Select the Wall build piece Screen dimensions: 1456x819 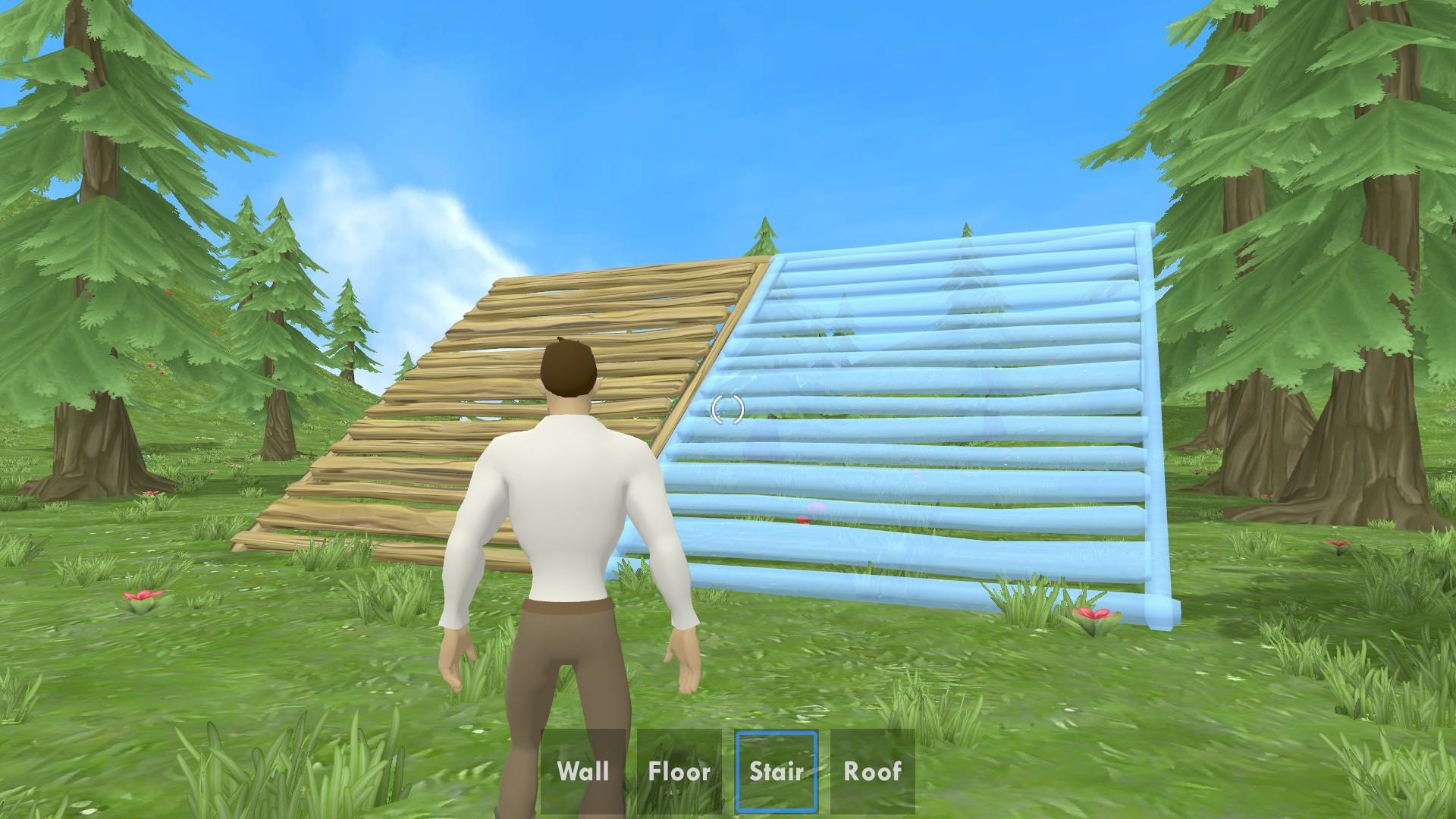(582, 772)
